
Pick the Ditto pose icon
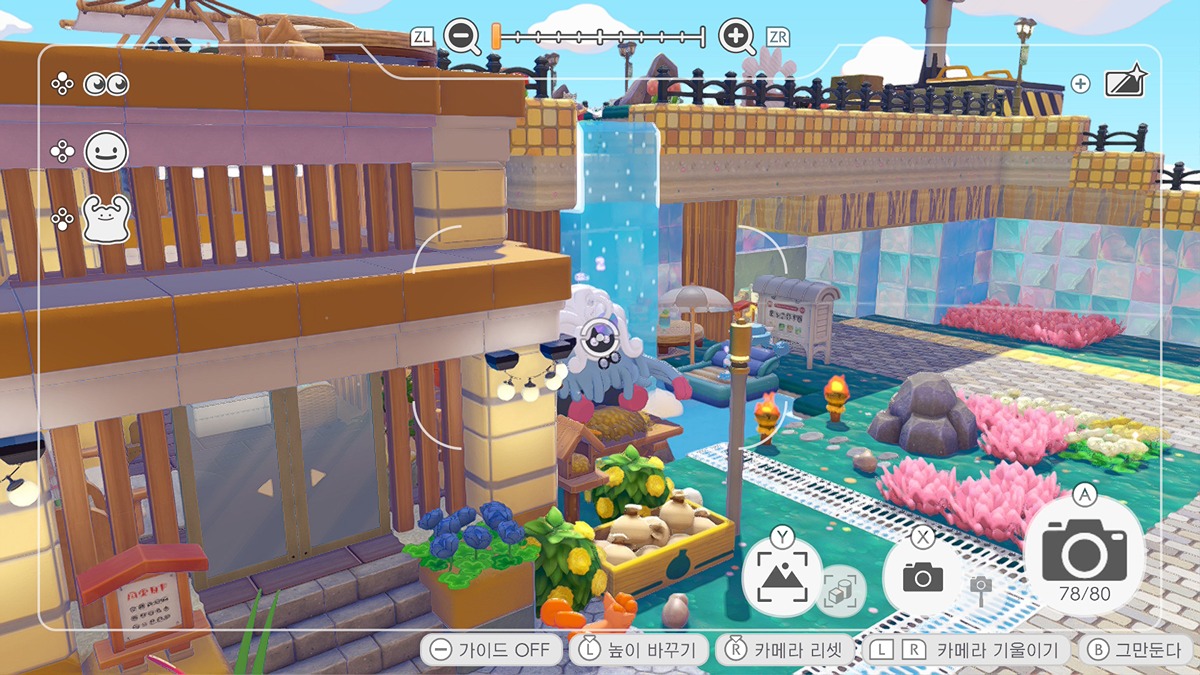106,219
